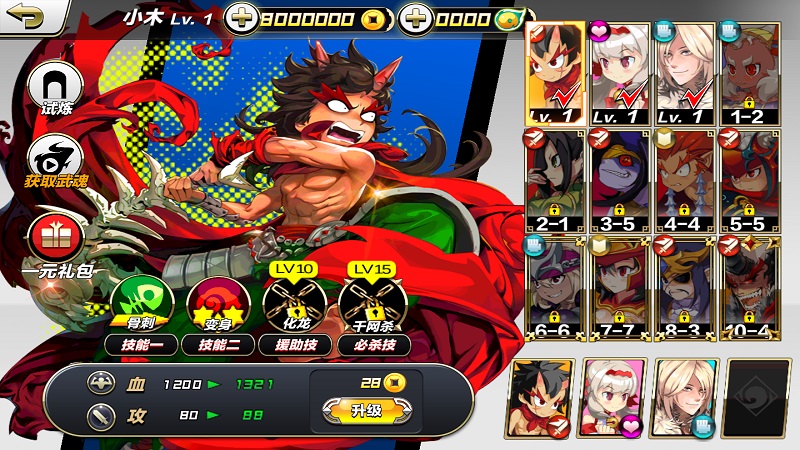Select the white-haired girl in team lineup
The width and height of the screenshot is (800, 450).
click(x=613, y=397)
